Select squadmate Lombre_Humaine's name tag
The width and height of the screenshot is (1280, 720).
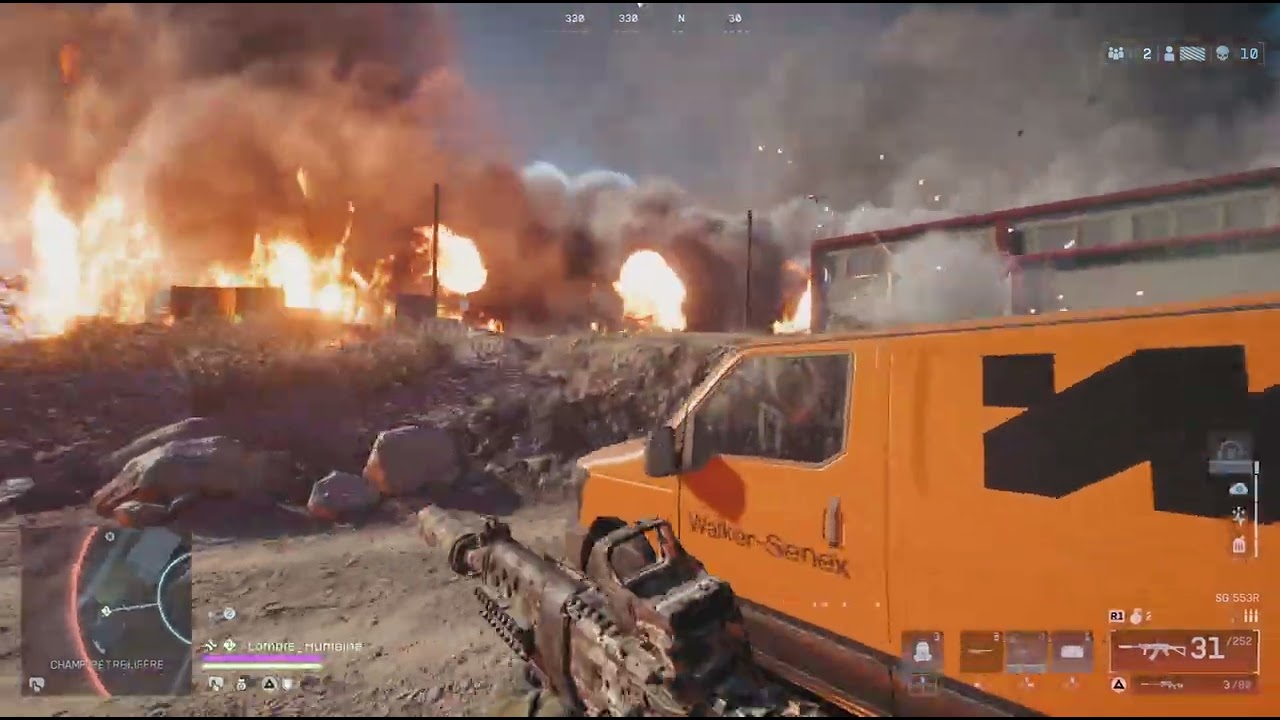304,646
